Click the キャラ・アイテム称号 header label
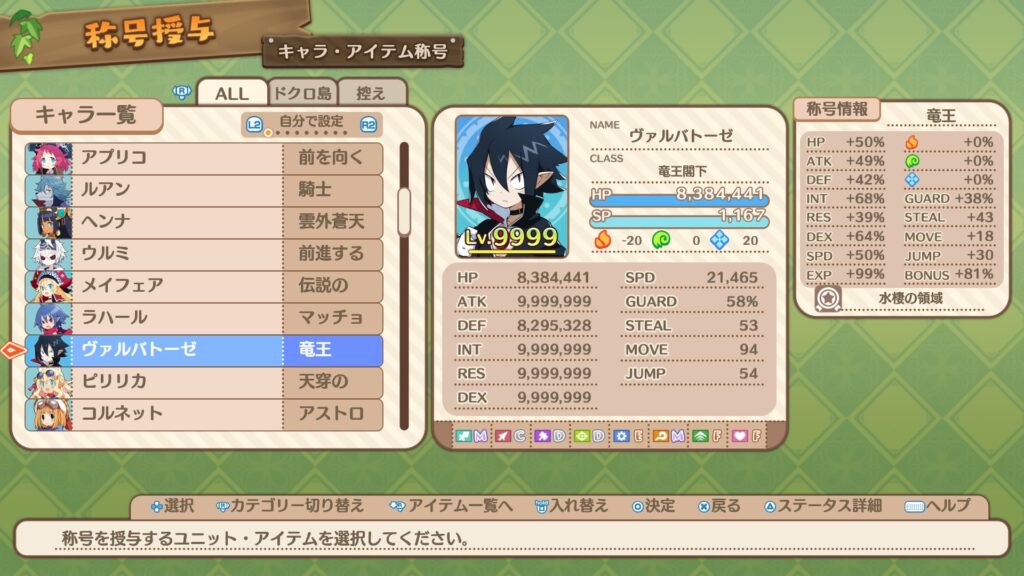The image size is (1024, 576). pos(362,51)
